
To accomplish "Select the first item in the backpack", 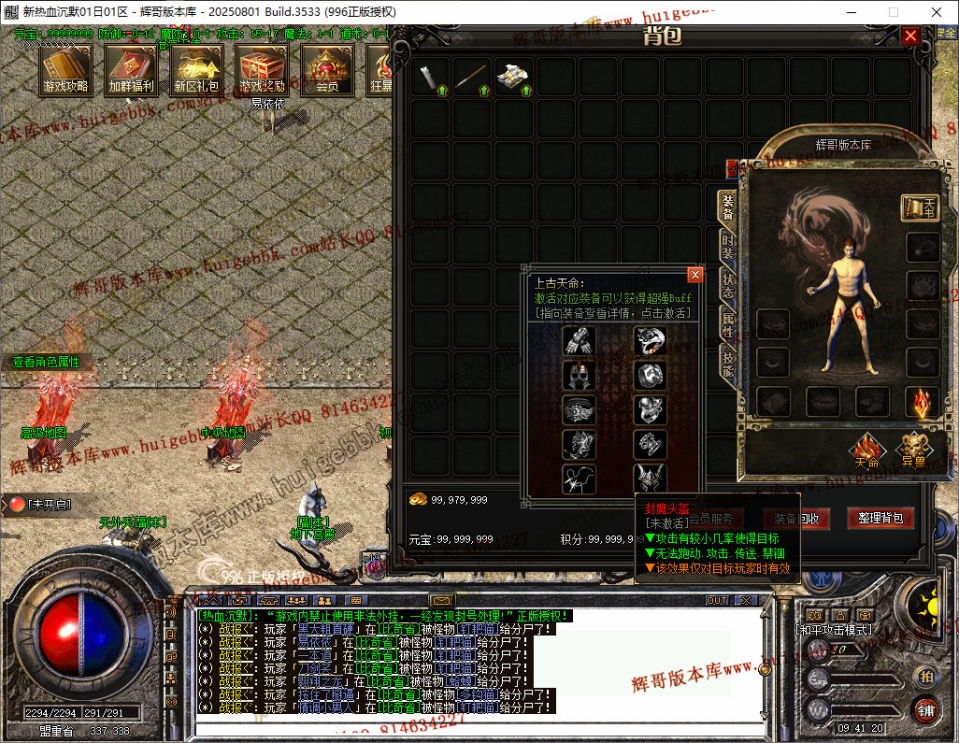I will pyautogui.click(x=429, y=76).
